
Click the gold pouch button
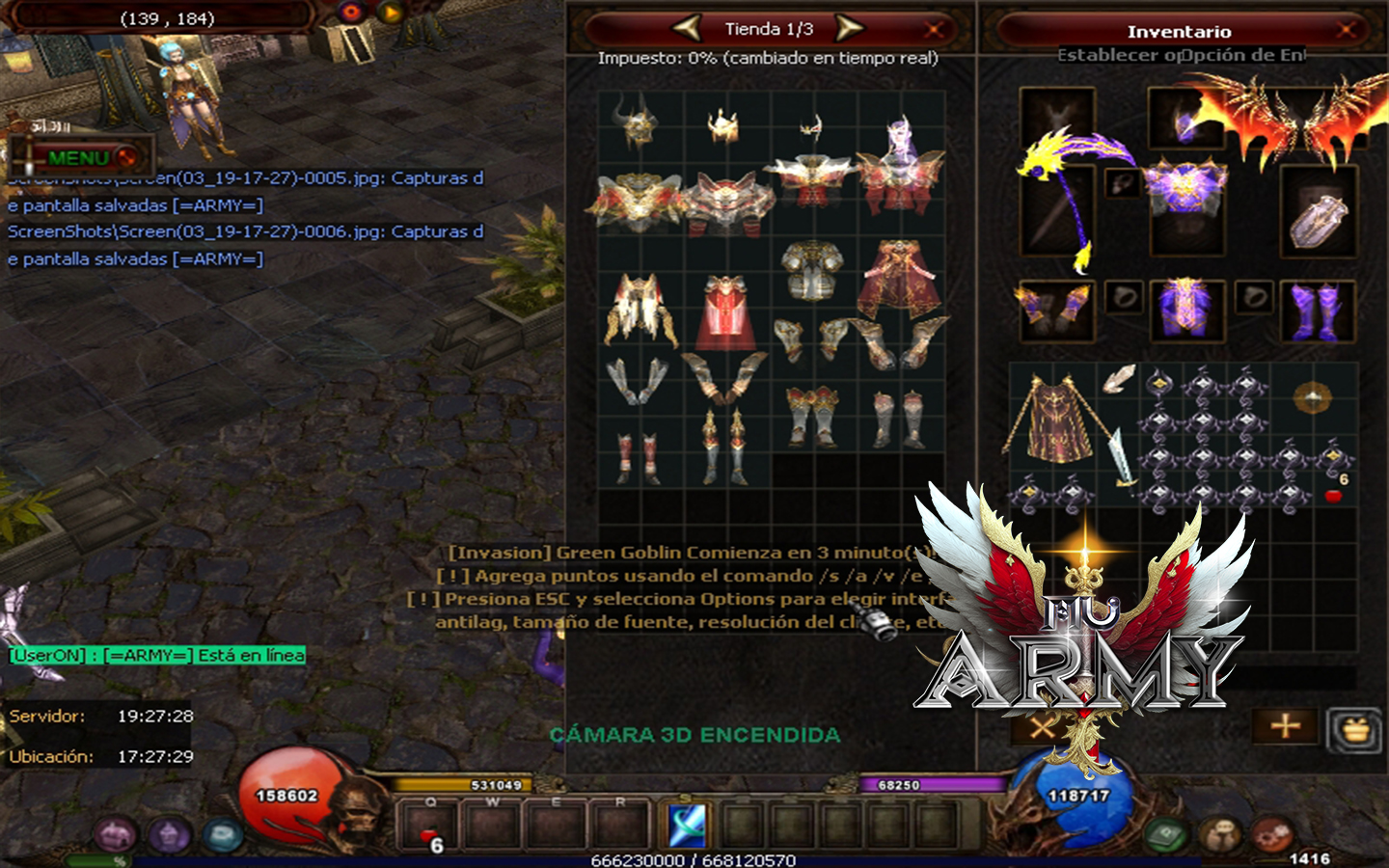tap(1355, 729)
